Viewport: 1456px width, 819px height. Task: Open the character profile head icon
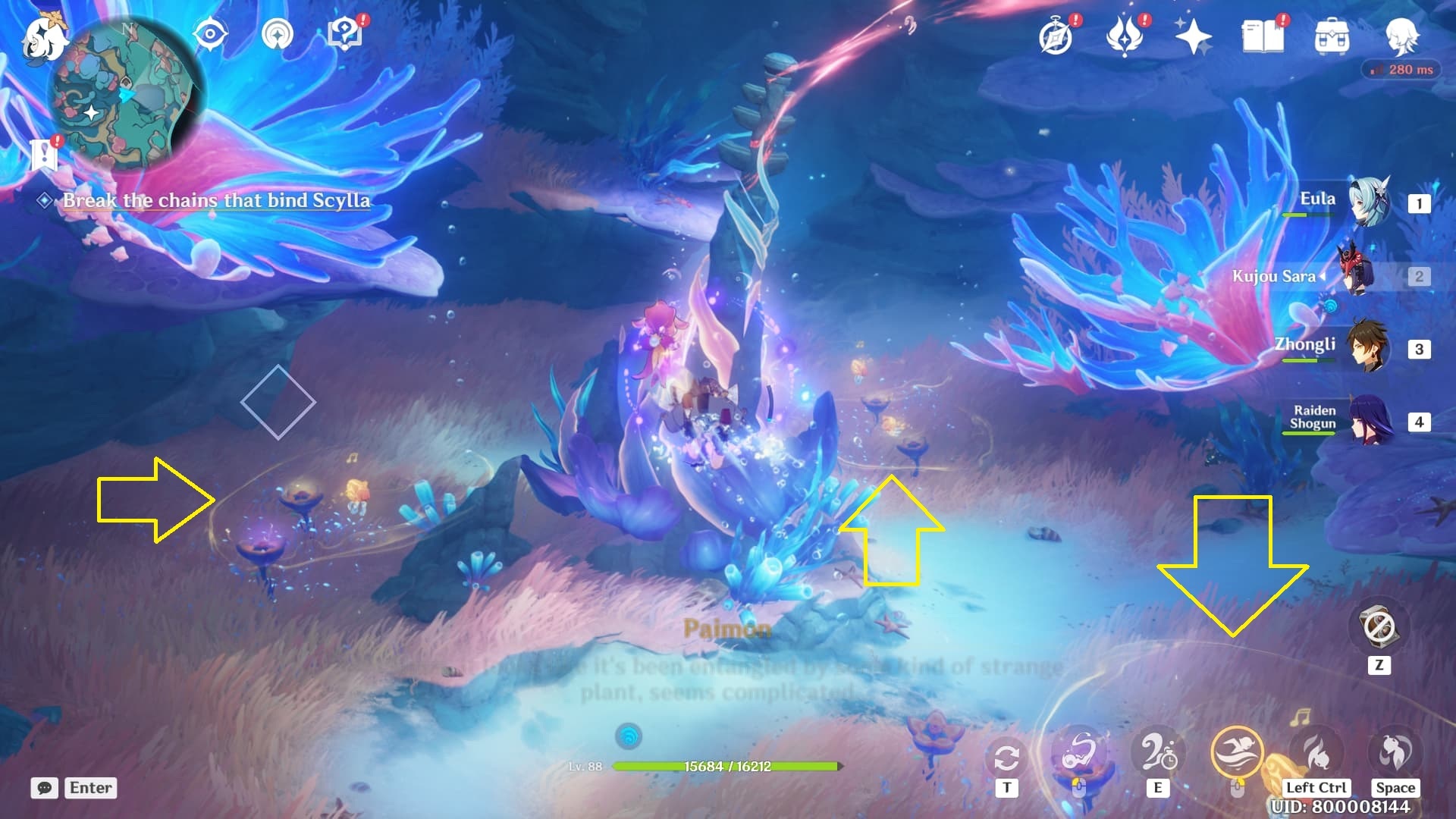point(1401,36)
